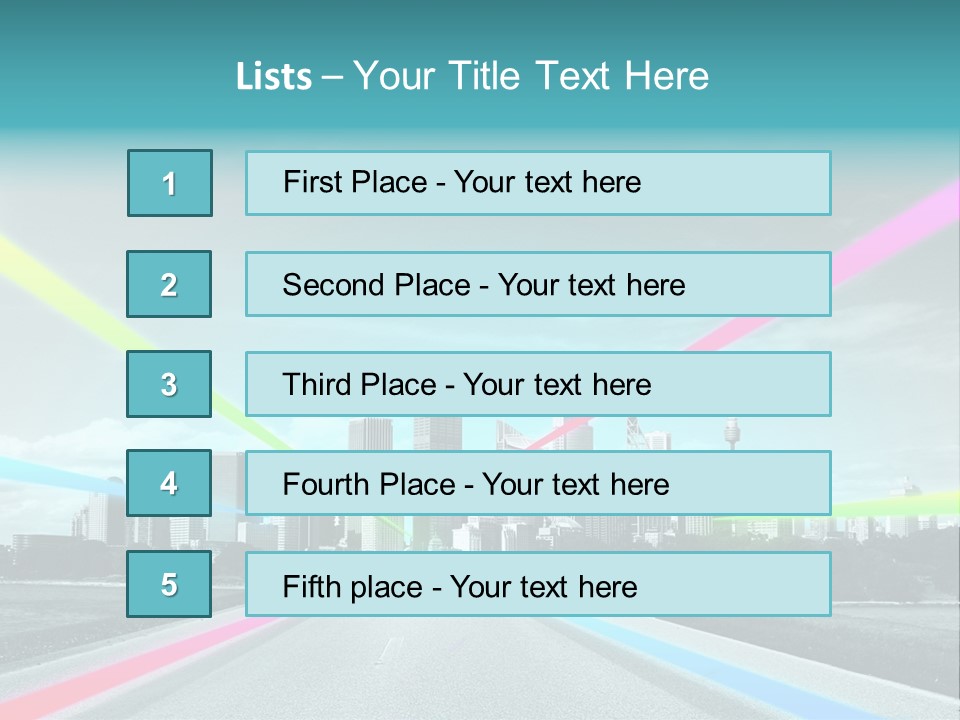
Task: Choose the Fifth place text row
Action: point(538,584)
